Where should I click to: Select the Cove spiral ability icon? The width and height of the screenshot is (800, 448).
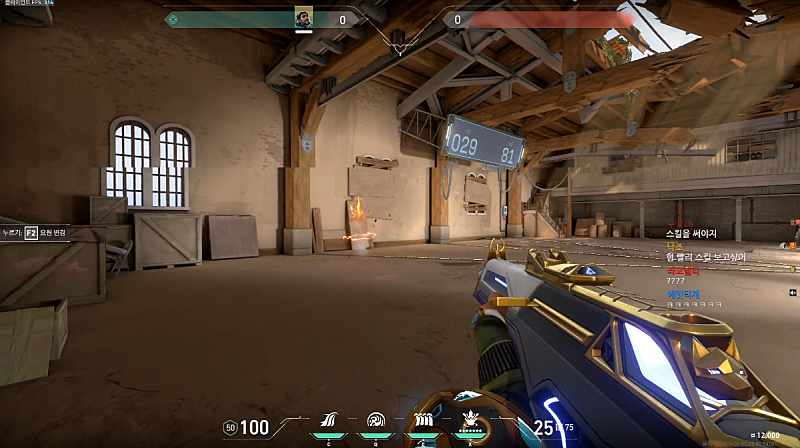click(376, 421)
